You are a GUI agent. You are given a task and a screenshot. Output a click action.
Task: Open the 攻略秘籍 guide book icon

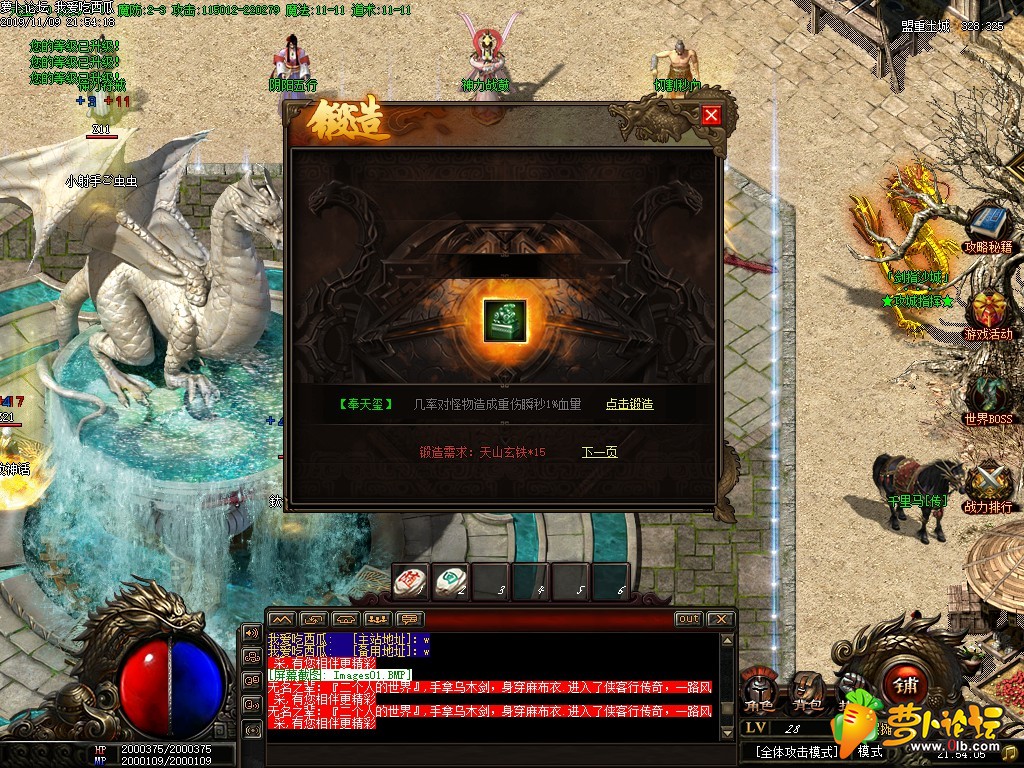tap(988, 224)
